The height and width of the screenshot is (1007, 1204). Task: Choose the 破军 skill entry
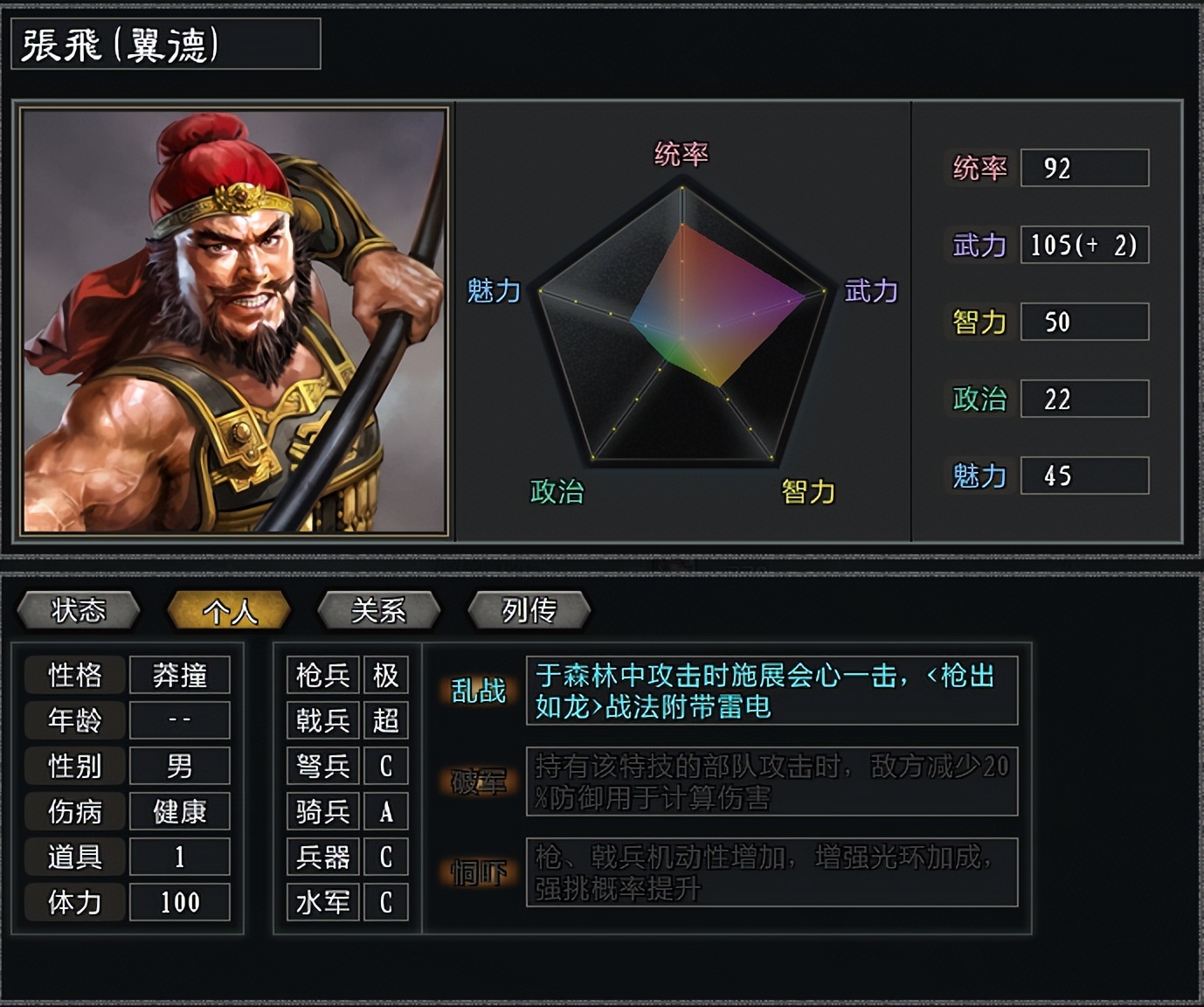pos(478,781)
